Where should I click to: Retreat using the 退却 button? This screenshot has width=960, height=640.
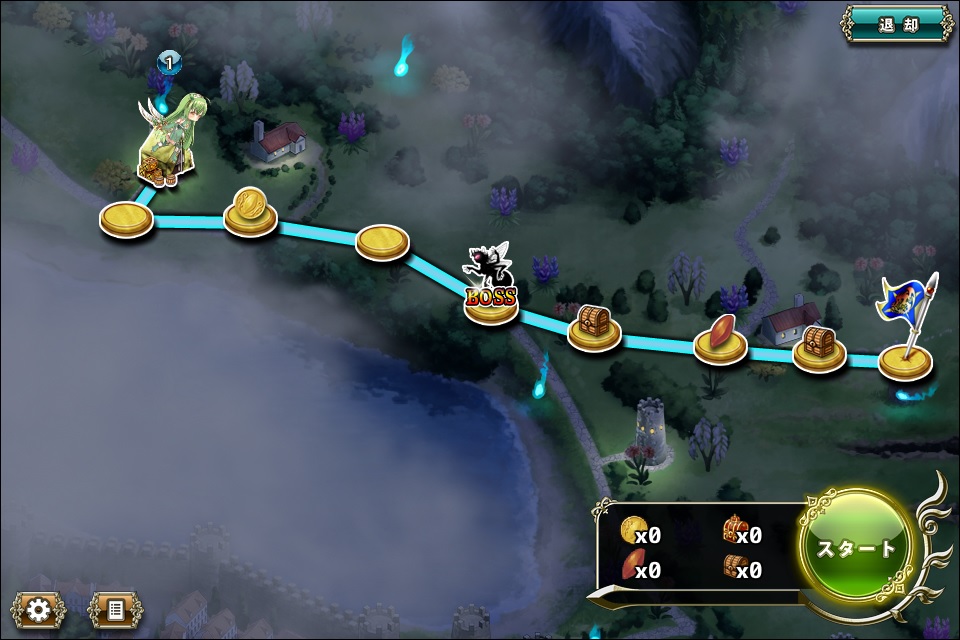[897, 24]
